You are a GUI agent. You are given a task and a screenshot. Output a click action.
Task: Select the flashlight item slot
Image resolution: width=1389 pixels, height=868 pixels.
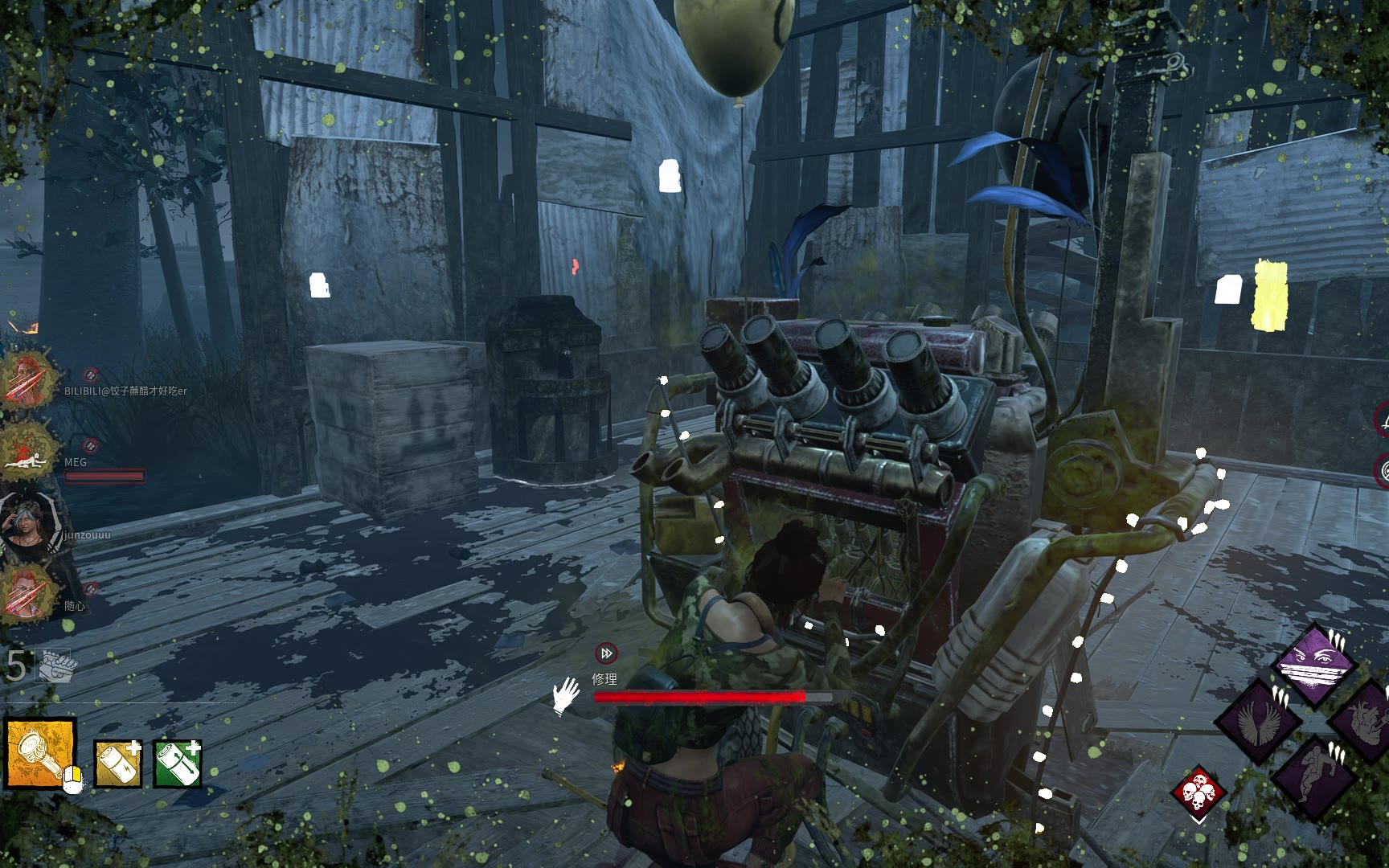41,753
